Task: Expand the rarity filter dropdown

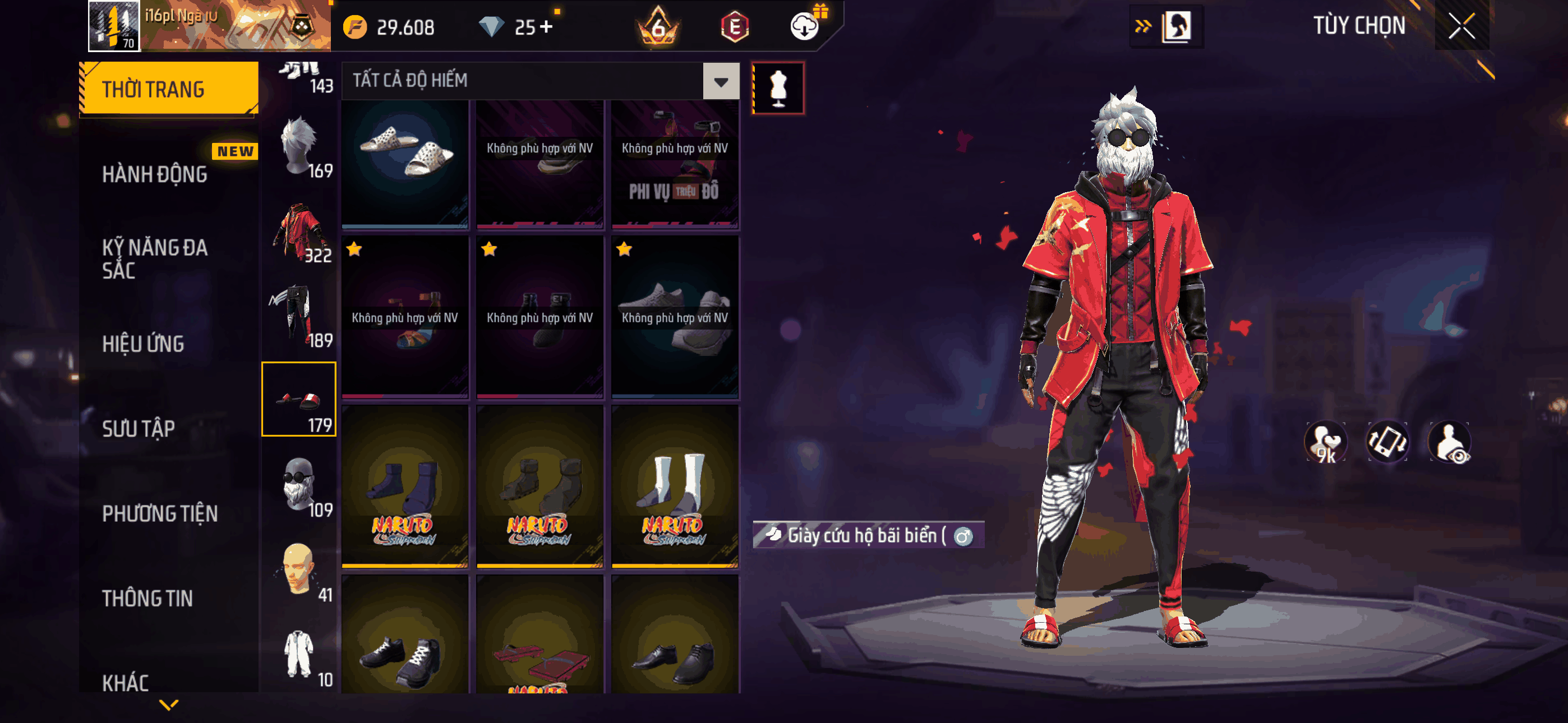Action: click(x=721, y=81)
